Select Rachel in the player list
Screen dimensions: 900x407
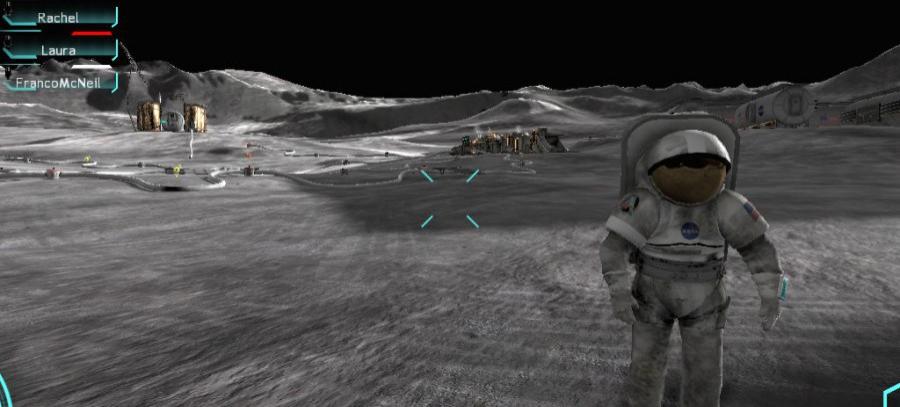point(58,18)
